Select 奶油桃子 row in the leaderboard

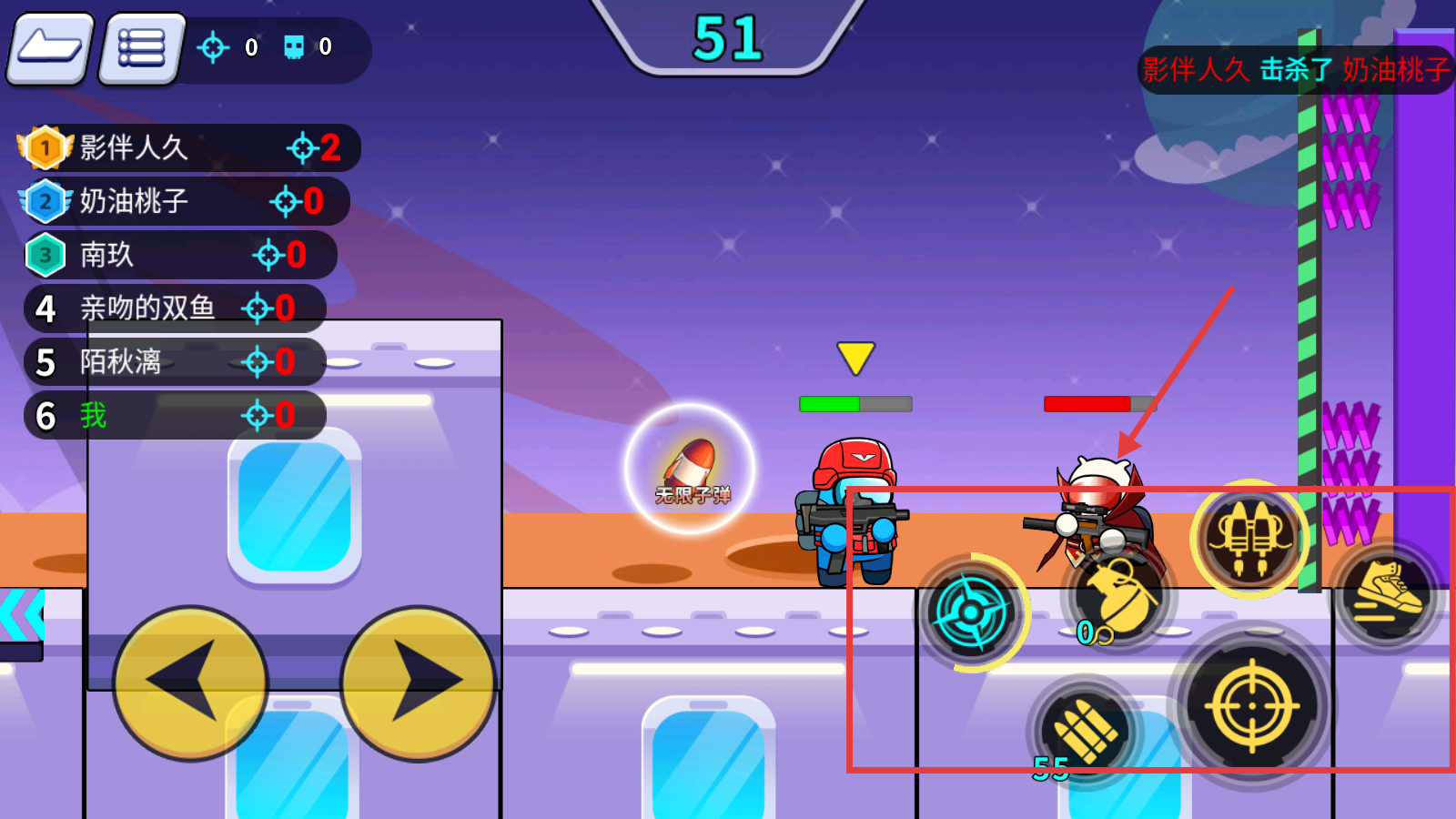182,201
